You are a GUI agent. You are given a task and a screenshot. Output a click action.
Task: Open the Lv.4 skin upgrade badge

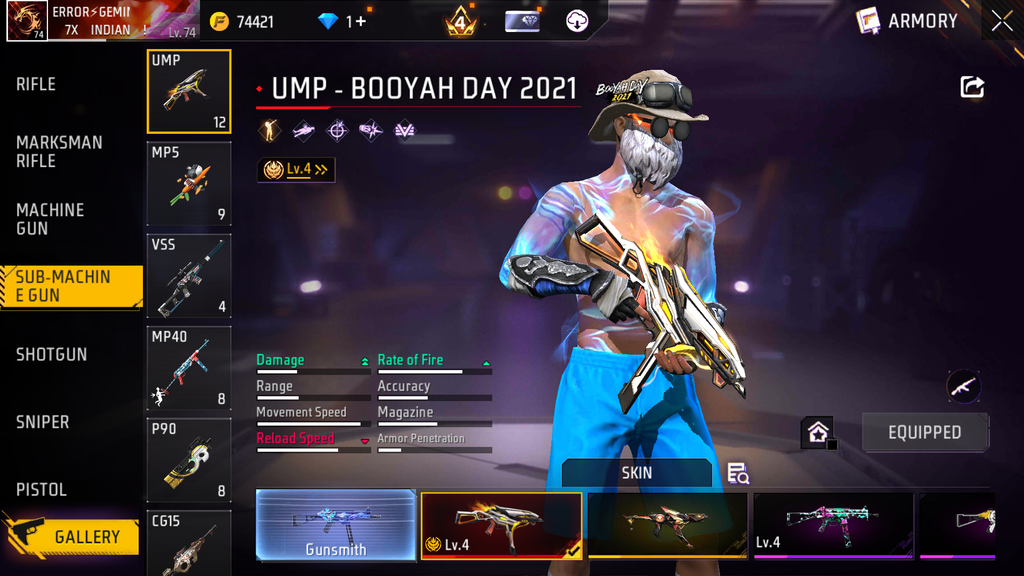coord(296,170)
